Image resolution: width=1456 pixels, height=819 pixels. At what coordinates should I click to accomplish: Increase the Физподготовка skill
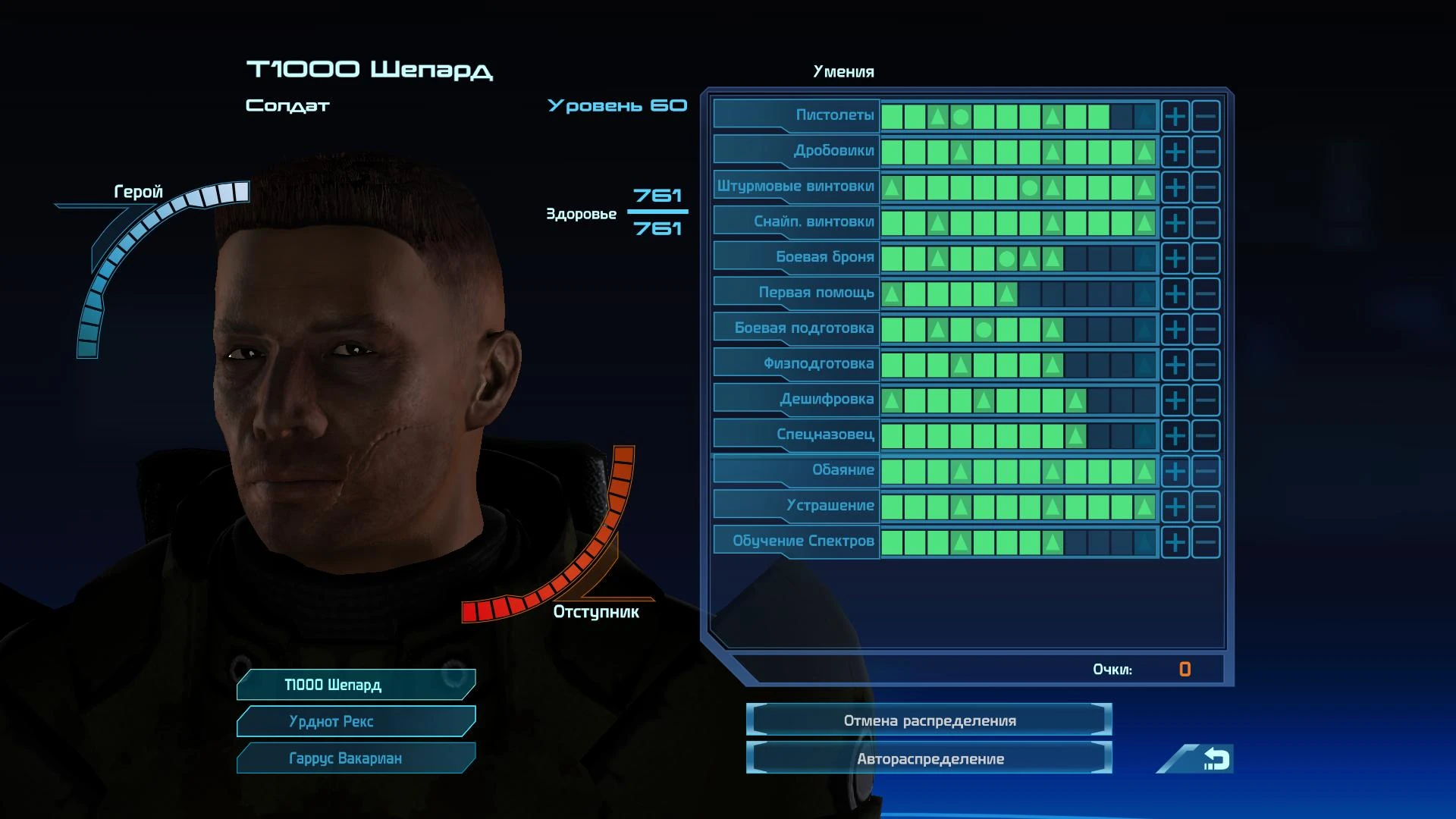pos(1175,365)
